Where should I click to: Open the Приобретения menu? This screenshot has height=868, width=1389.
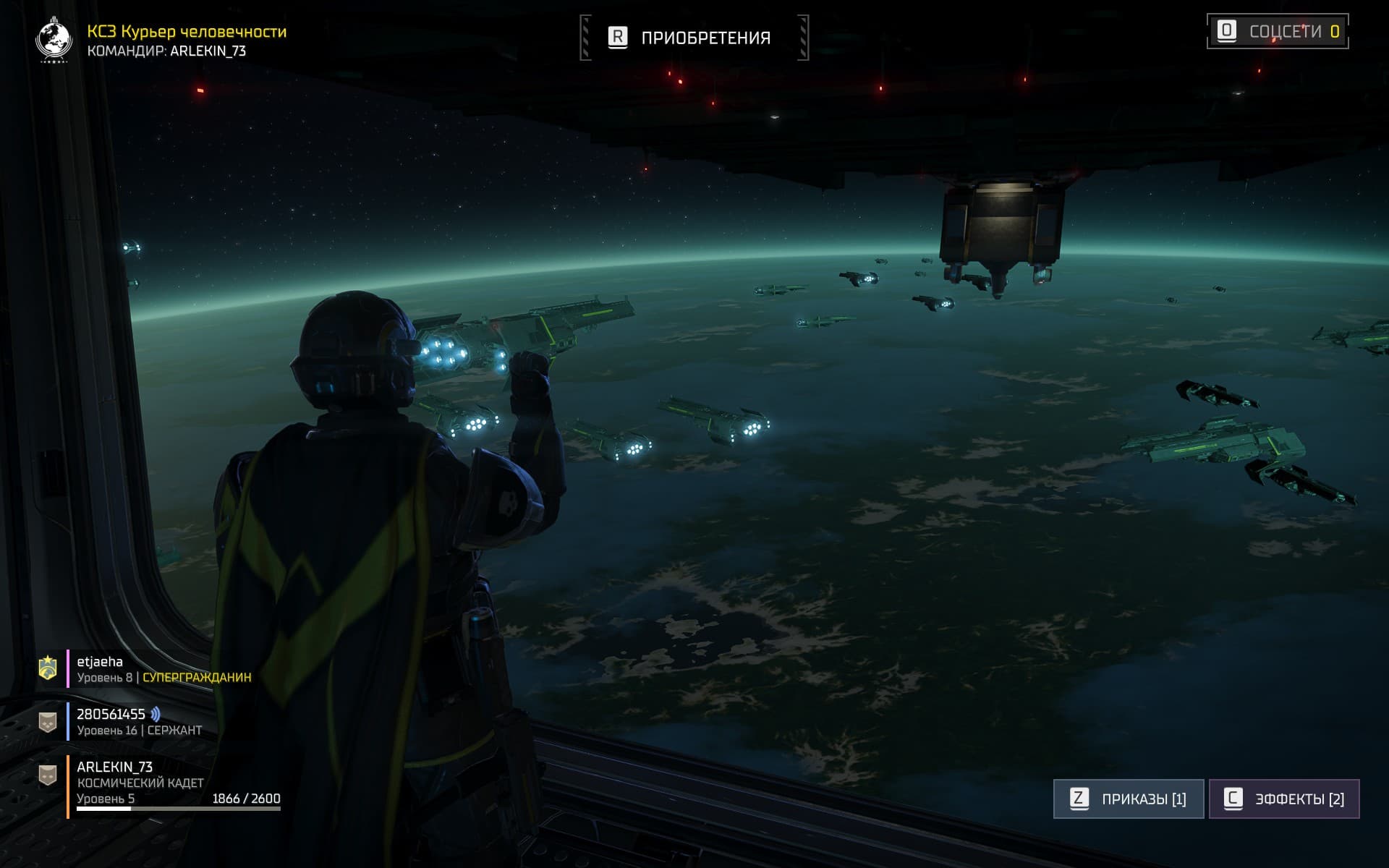pyautogui.click(x=693, y=38)
